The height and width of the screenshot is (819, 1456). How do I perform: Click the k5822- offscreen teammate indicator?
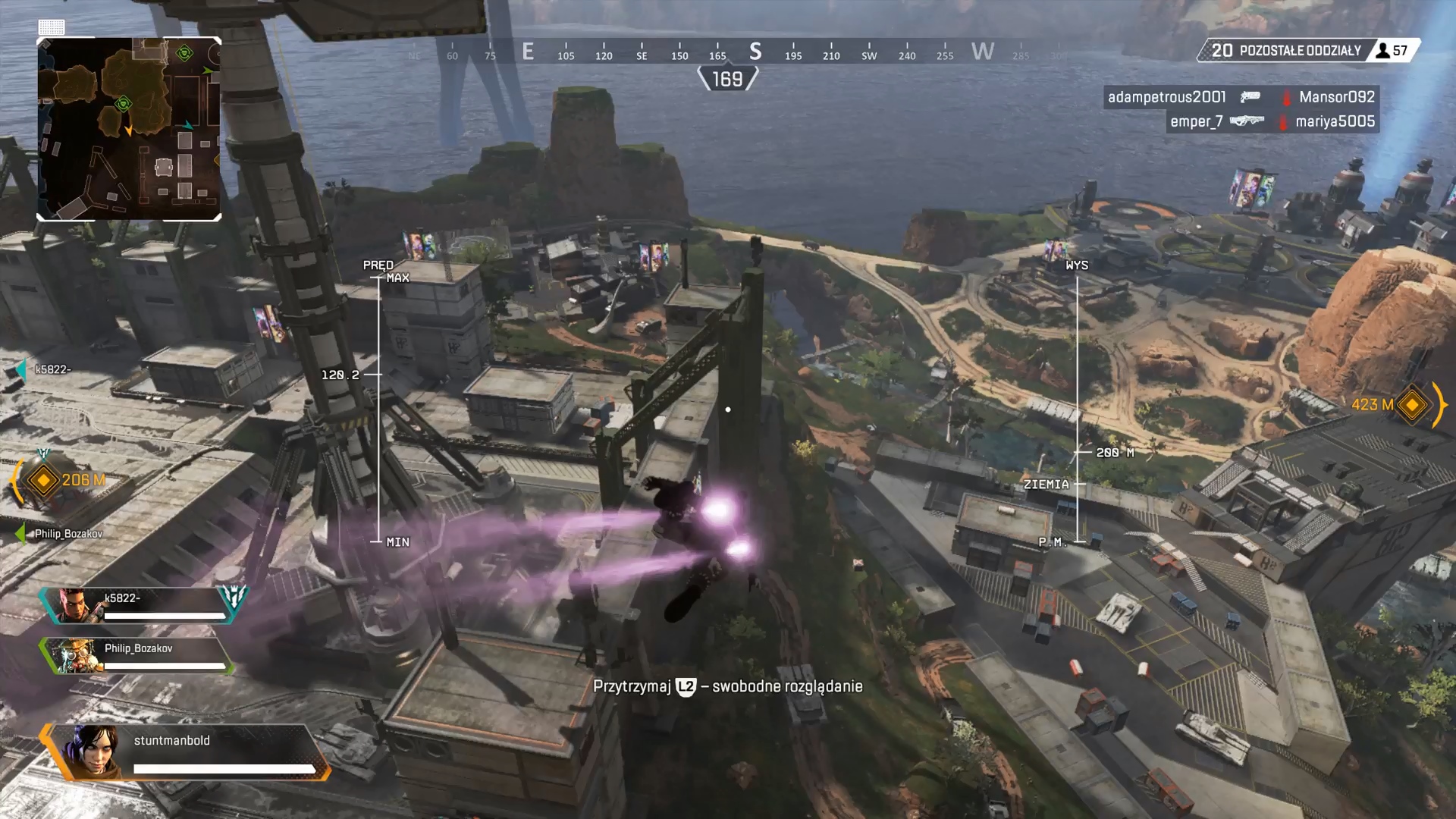pyautogui.click(x=44, y=370)
